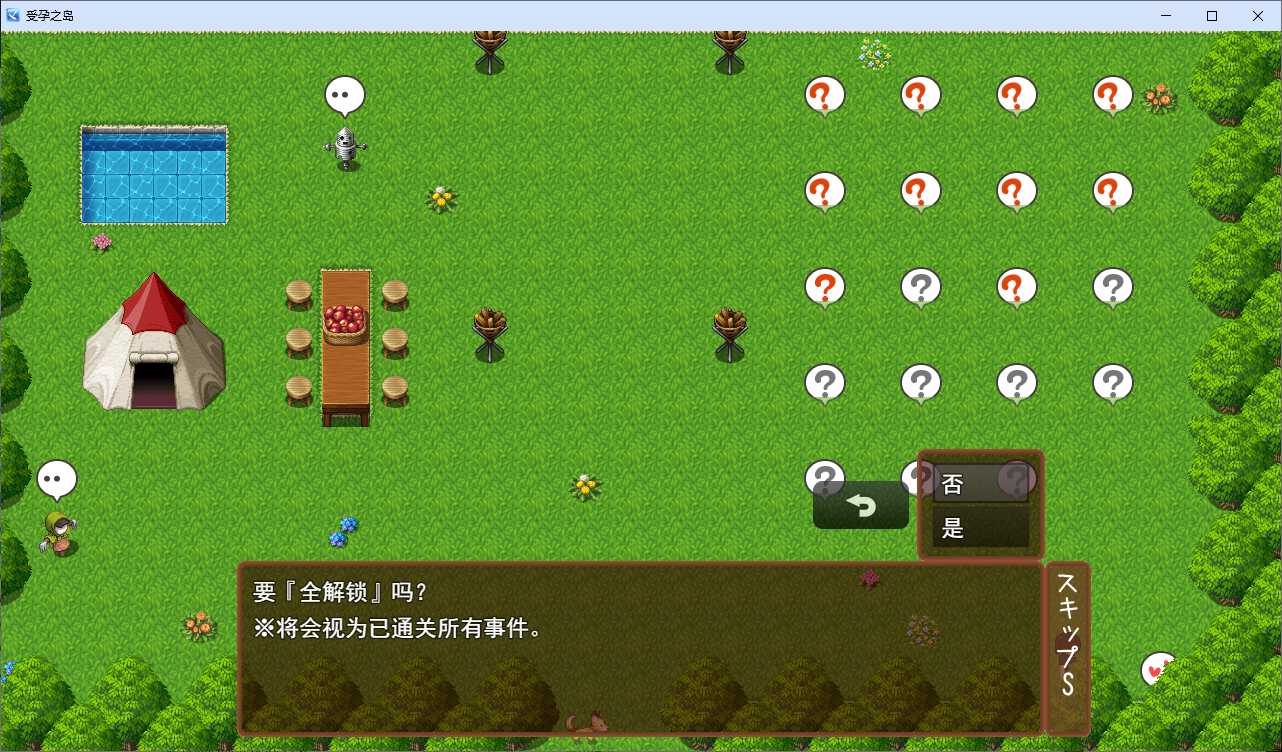
Task: Choose 否 to decline unlocking all
Action: pyautogui.click(x=980, y=485)
